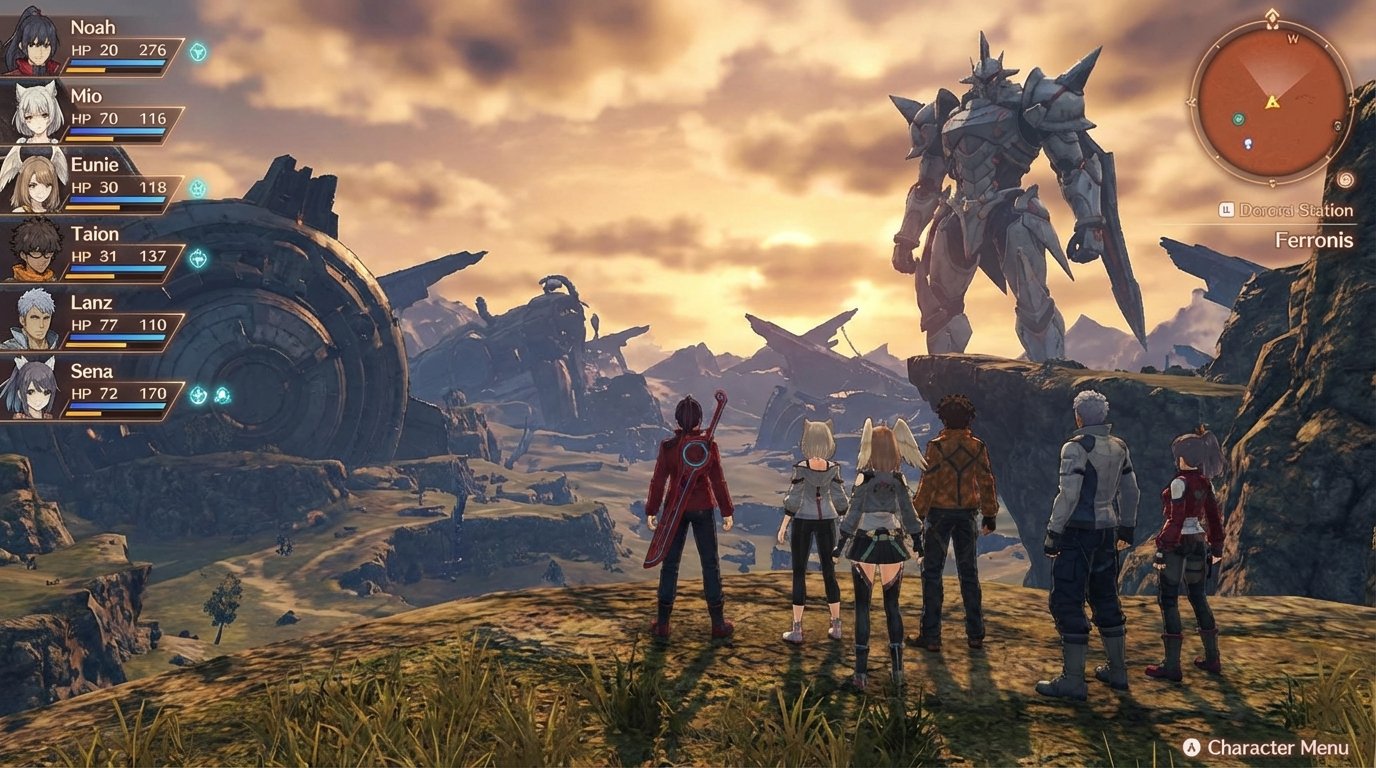This screenshot has width=1376, height=768.
Task: Select the buff icon next to Eunie's HP
Action: 196,188
